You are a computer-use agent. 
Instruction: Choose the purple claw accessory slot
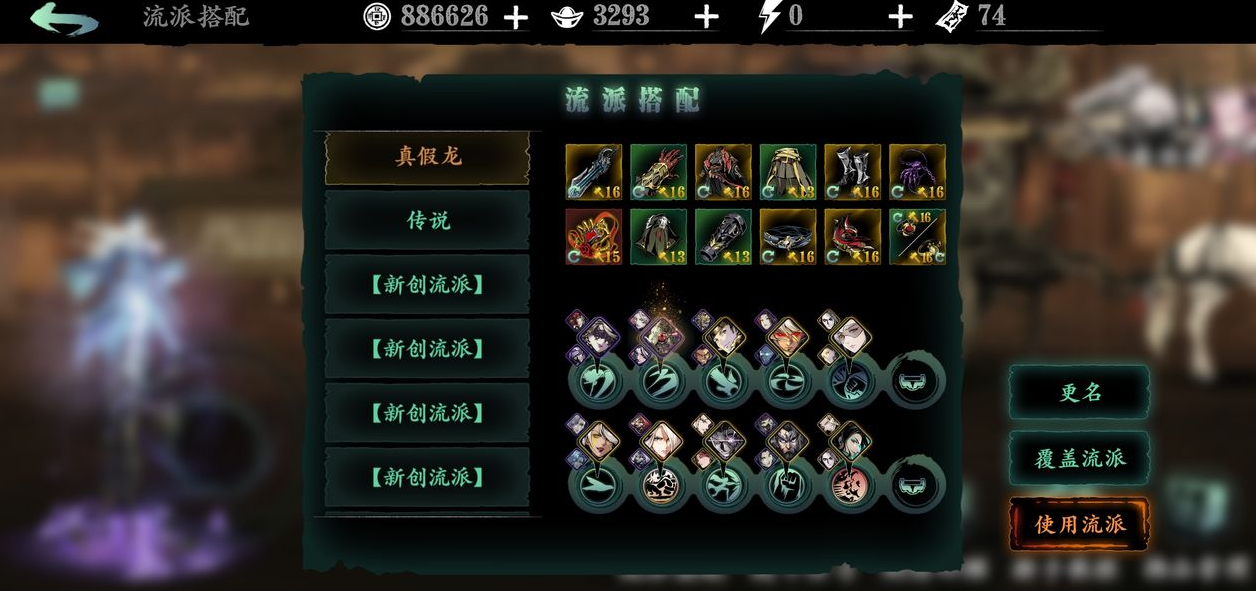pos(917,172)
